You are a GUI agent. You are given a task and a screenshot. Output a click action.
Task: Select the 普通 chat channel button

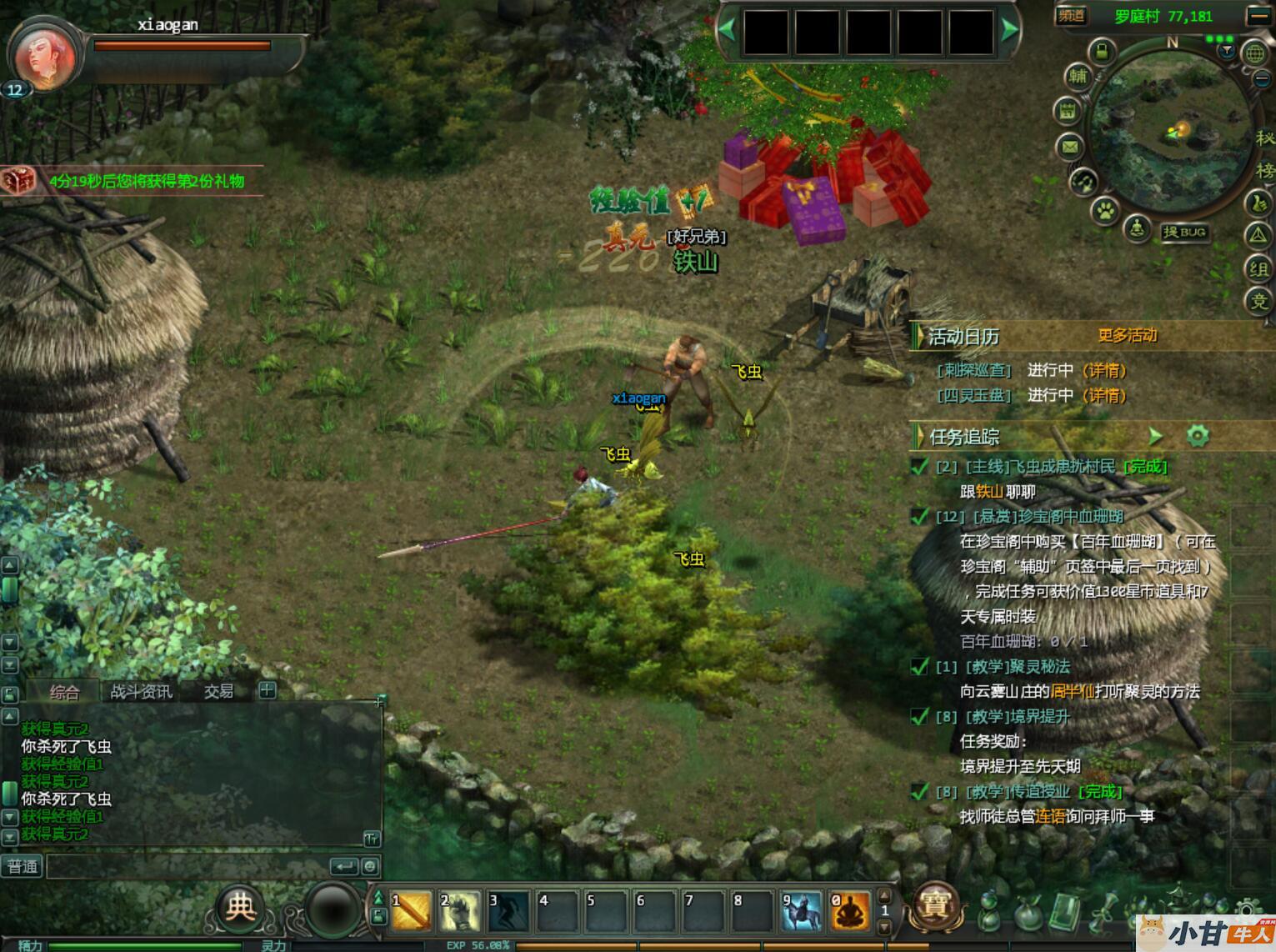click(23, 867)
